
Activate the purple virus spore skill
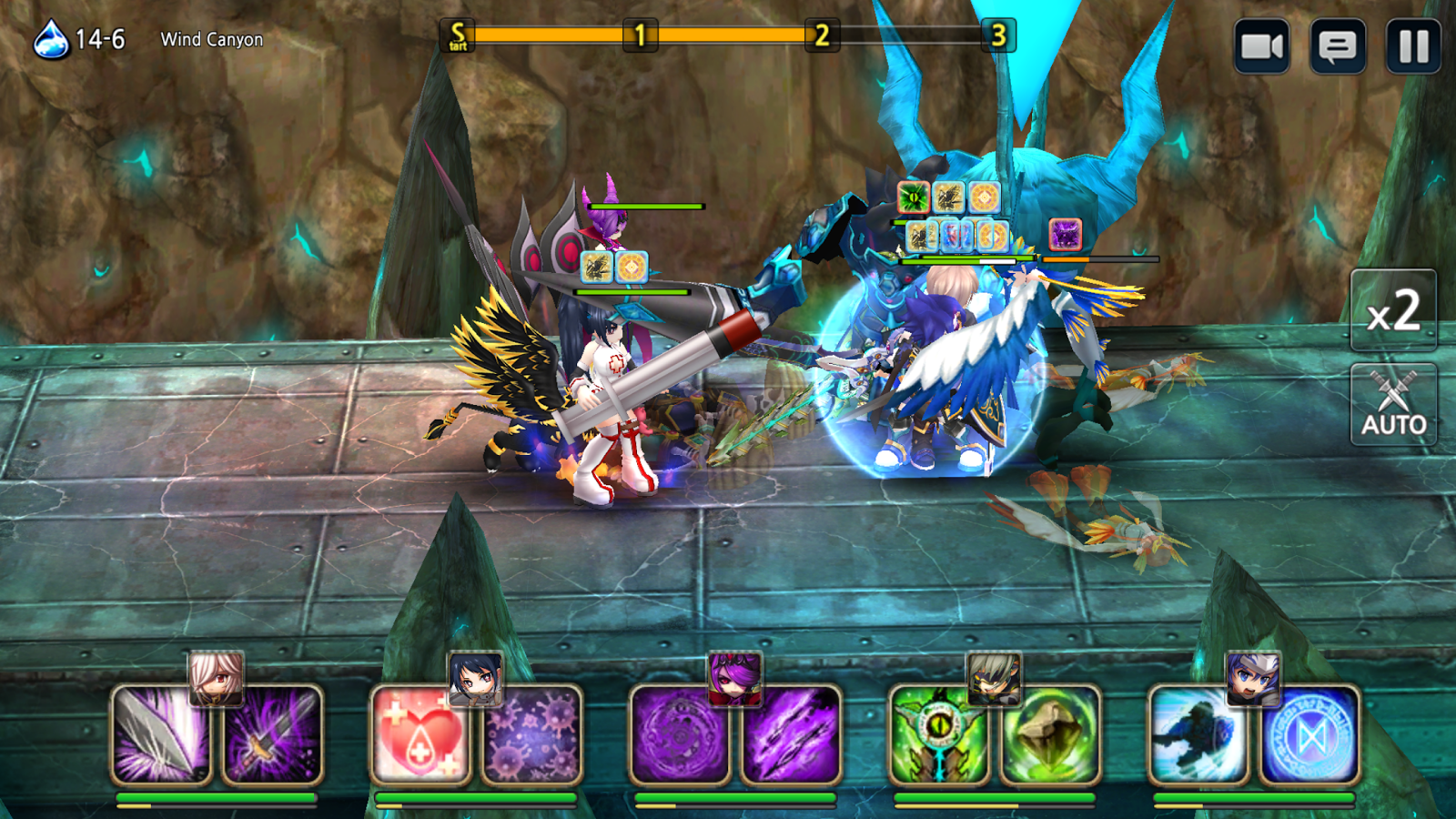[532, 735]
